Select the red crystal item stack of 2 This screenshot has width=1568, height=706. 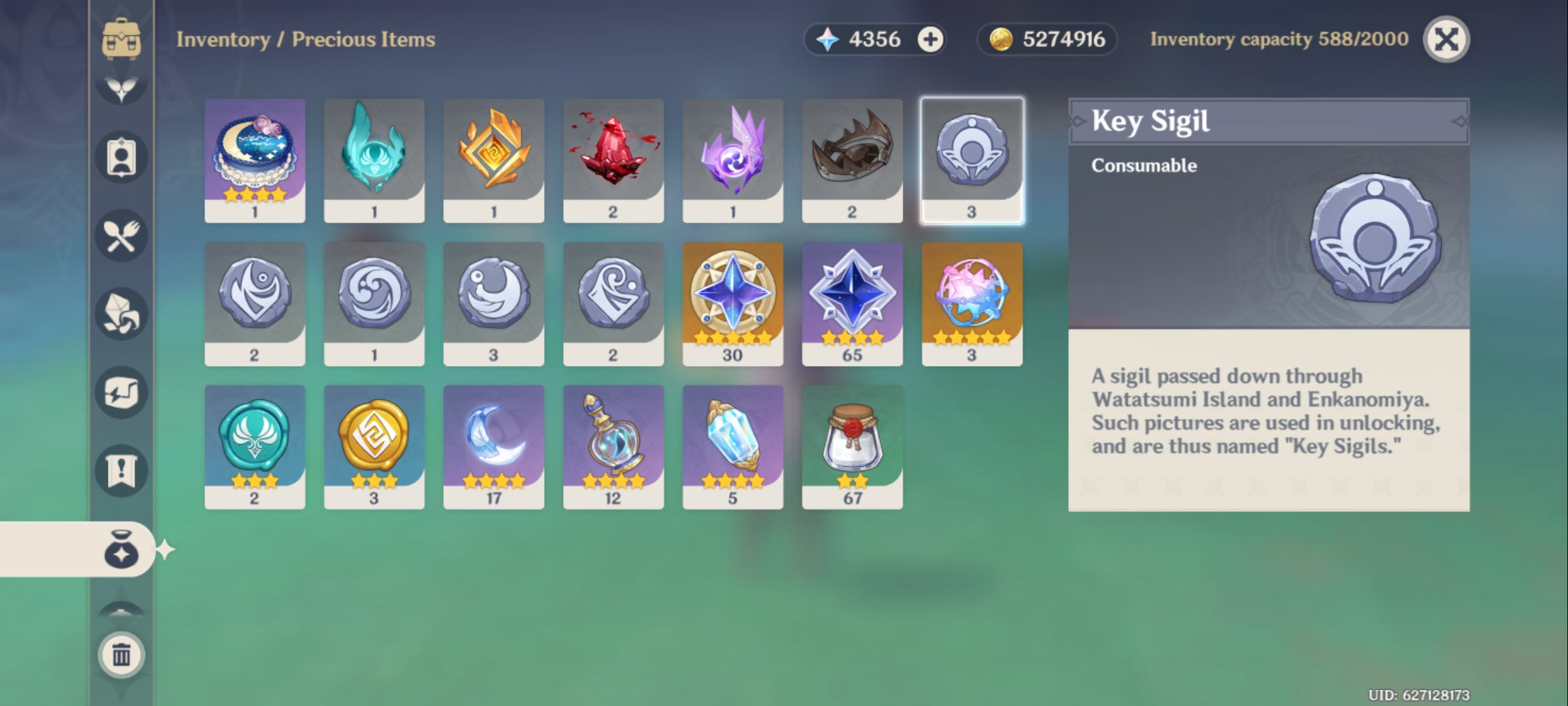[x=613, y=157]
